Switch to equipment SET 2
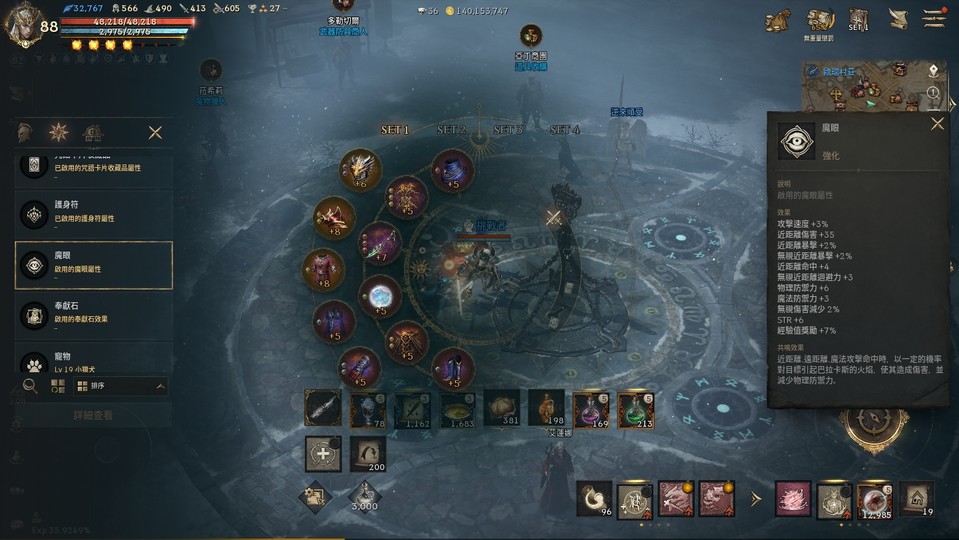Viewport: 959px width, 540px height. click(452, 130)
